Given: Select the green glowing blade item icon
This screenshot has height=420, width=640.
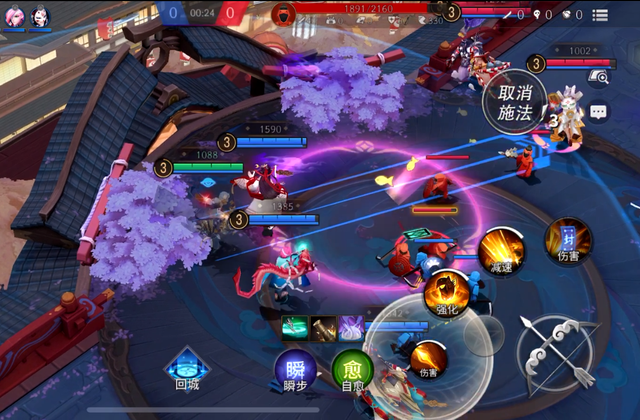Looking at the screenshot, I should (294, 327).
